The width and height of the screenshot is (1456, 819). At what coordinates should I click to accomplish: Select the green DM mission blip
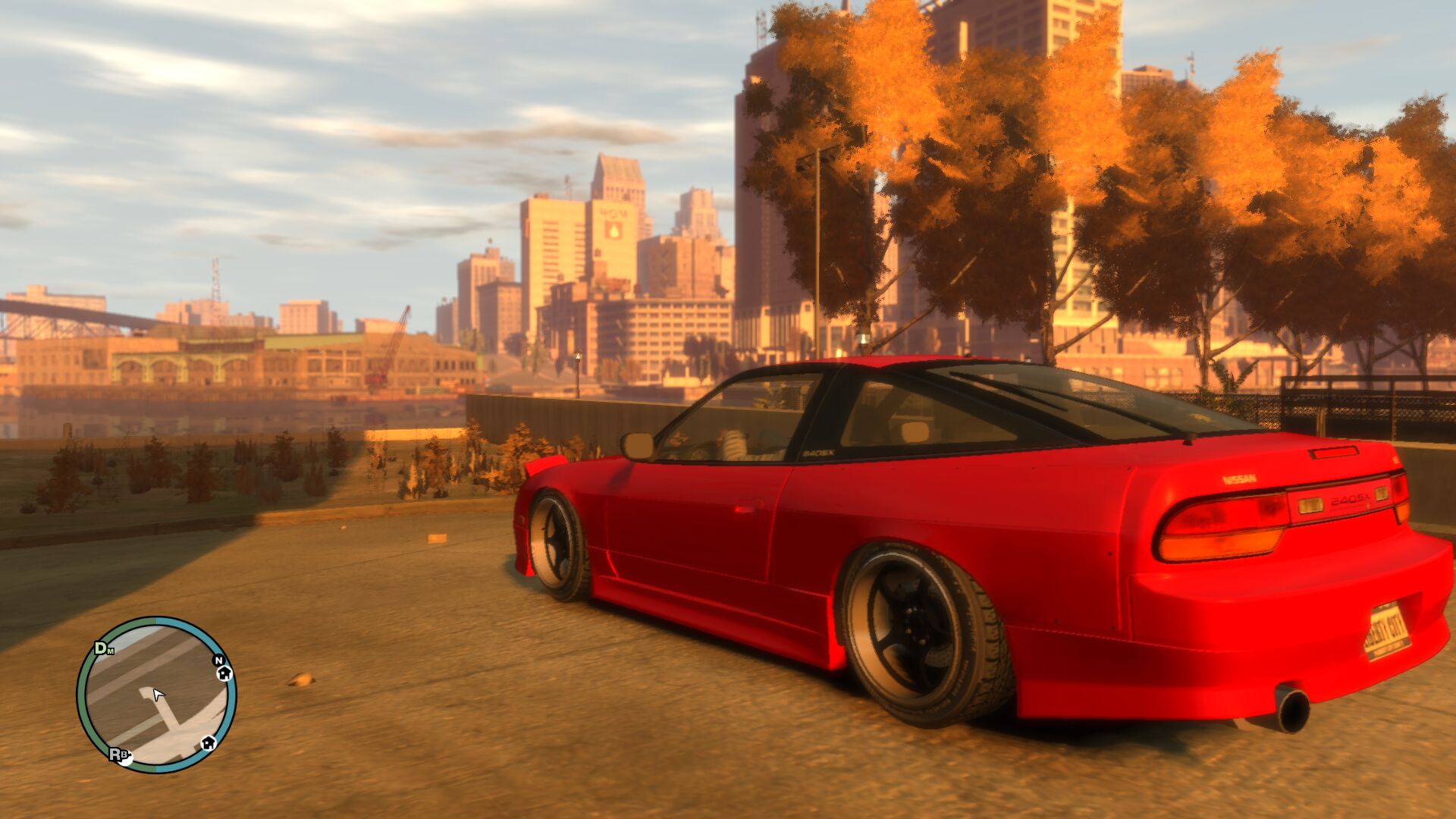tap(102, 648)
